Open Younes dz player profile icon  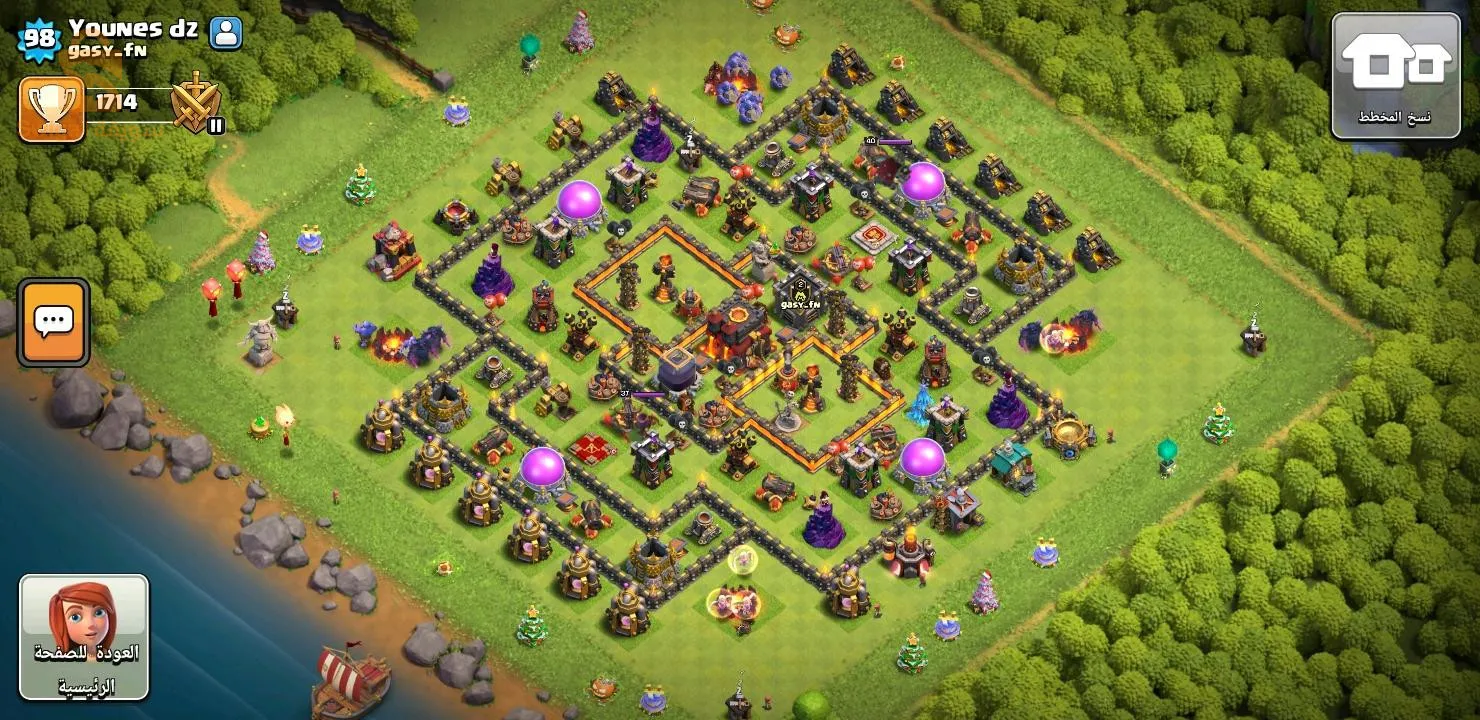(x=226, y=33)
